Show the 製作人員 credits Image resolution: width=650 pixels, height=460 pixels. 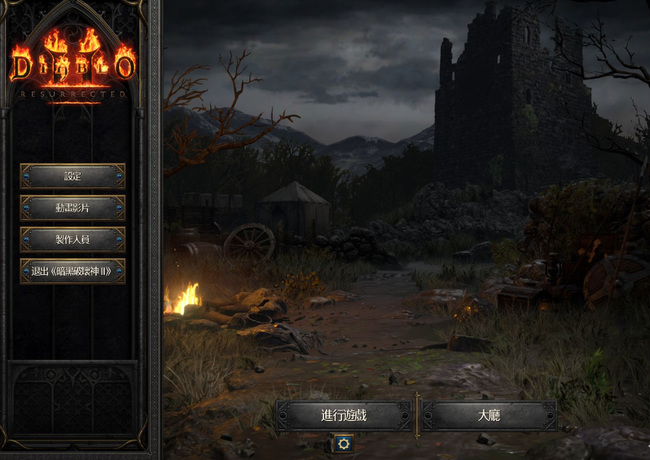tap(72, 239)
